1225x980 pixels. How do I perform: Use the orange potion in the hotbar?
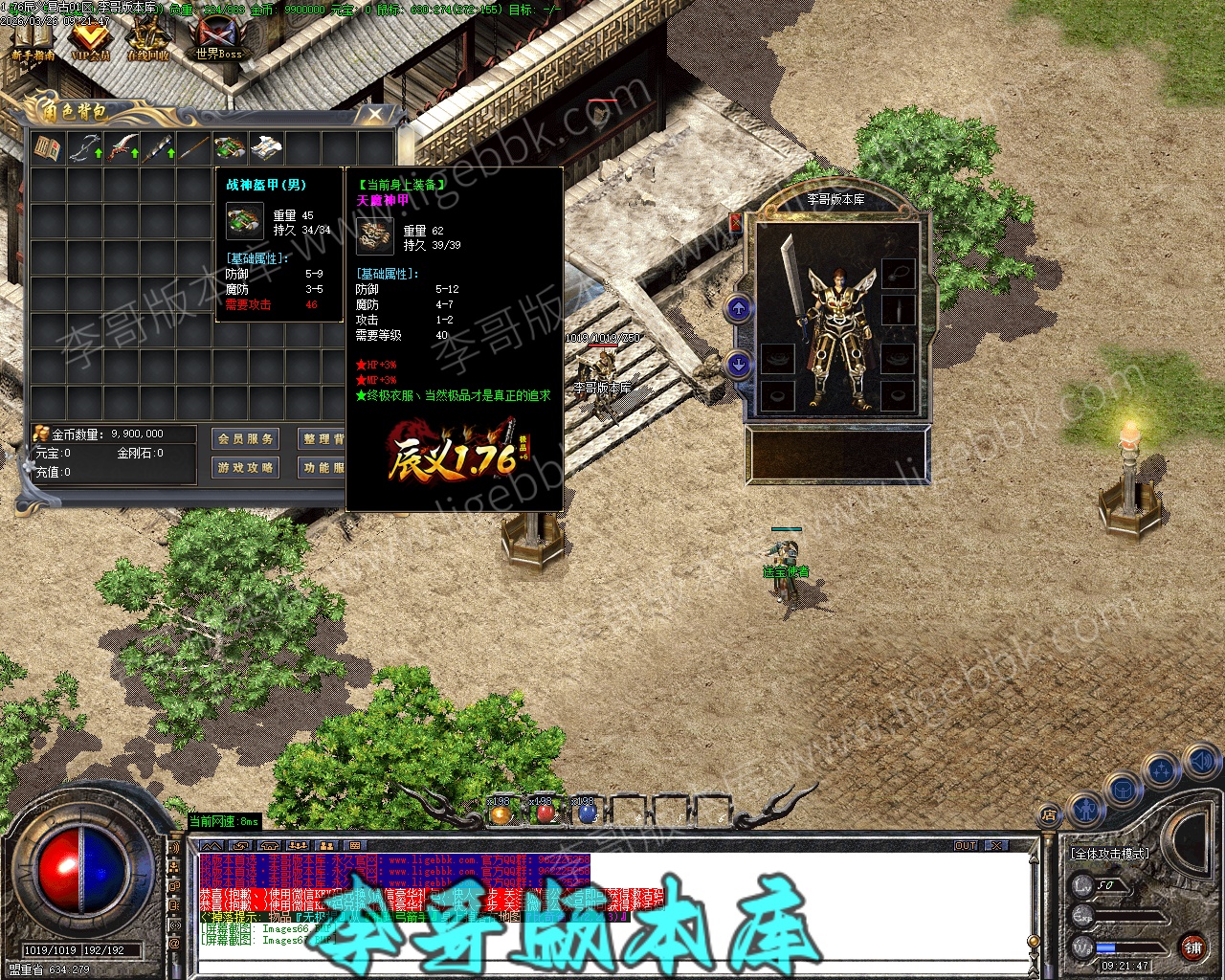pyautogui.click(x=501, y=813)
